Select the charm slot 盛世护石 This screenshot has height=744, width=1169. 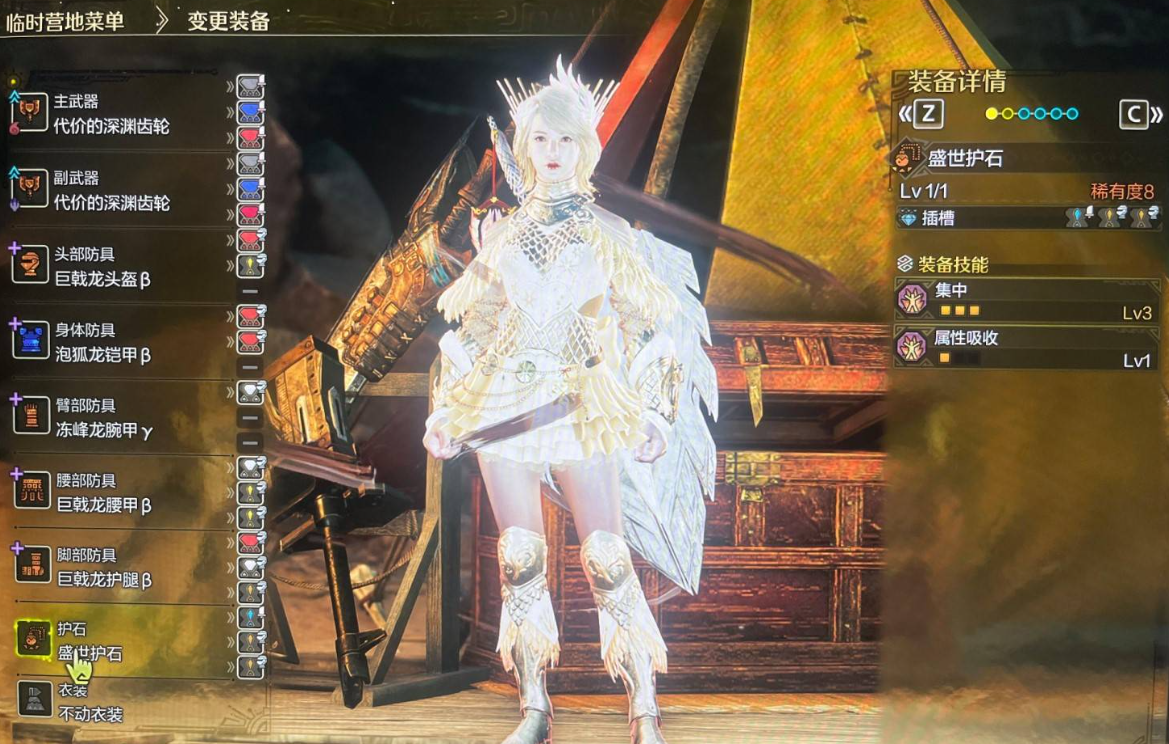pos(90,641)
